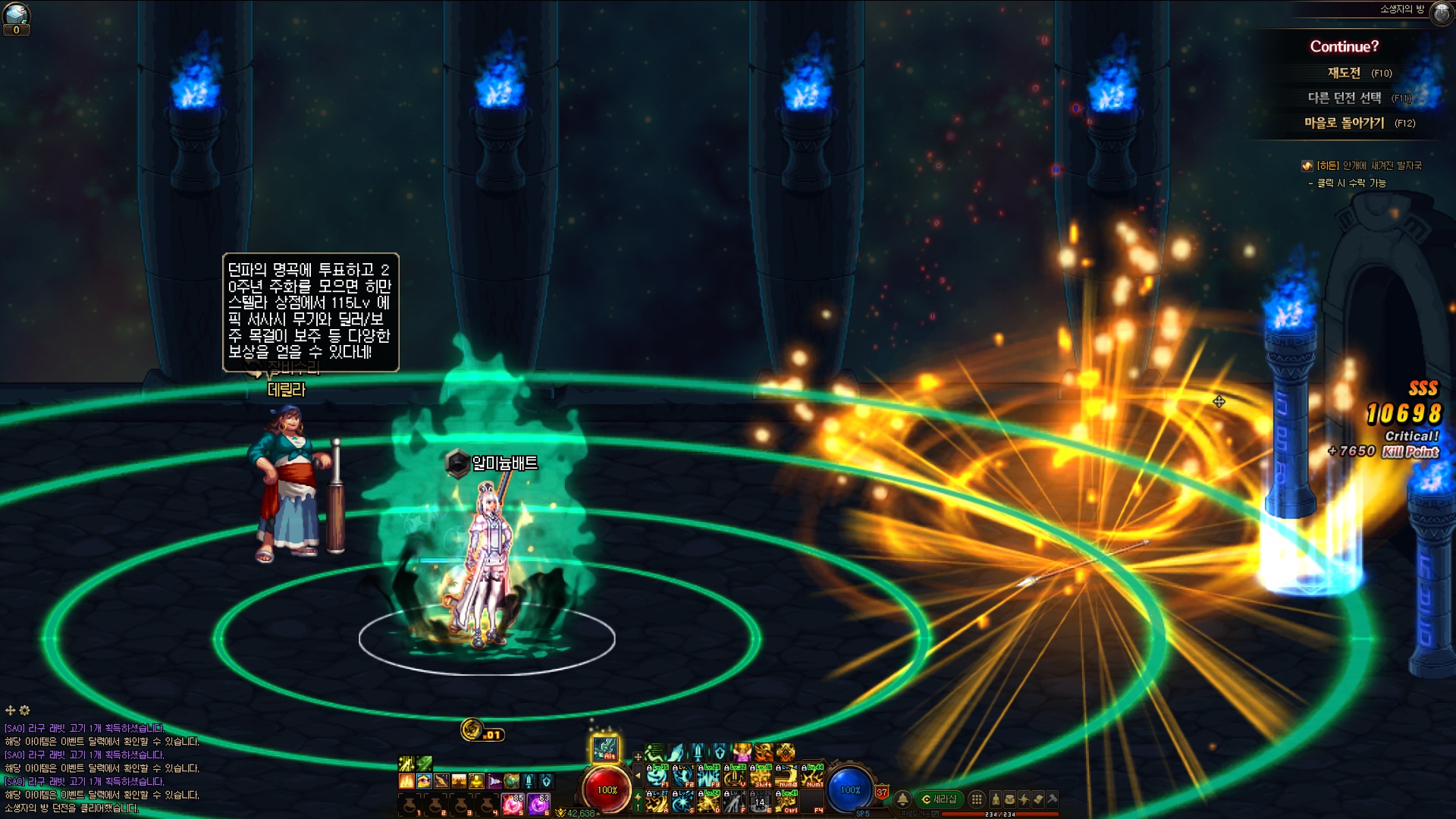Accept the hidden quest 안개에 새겨진 발자국

point(1369,165)
